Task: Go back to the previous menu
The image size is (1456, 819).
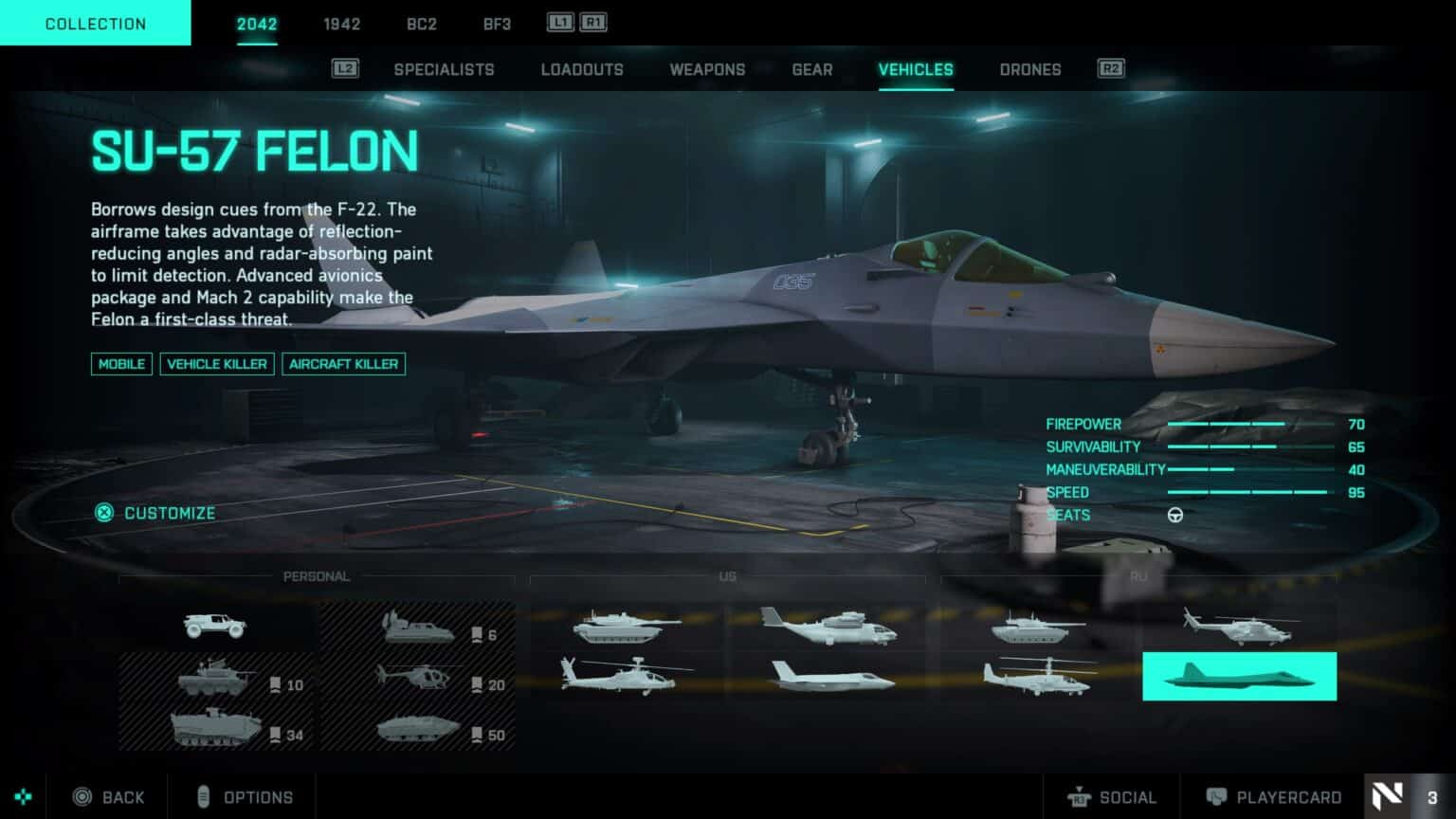Action: [110, 797]
